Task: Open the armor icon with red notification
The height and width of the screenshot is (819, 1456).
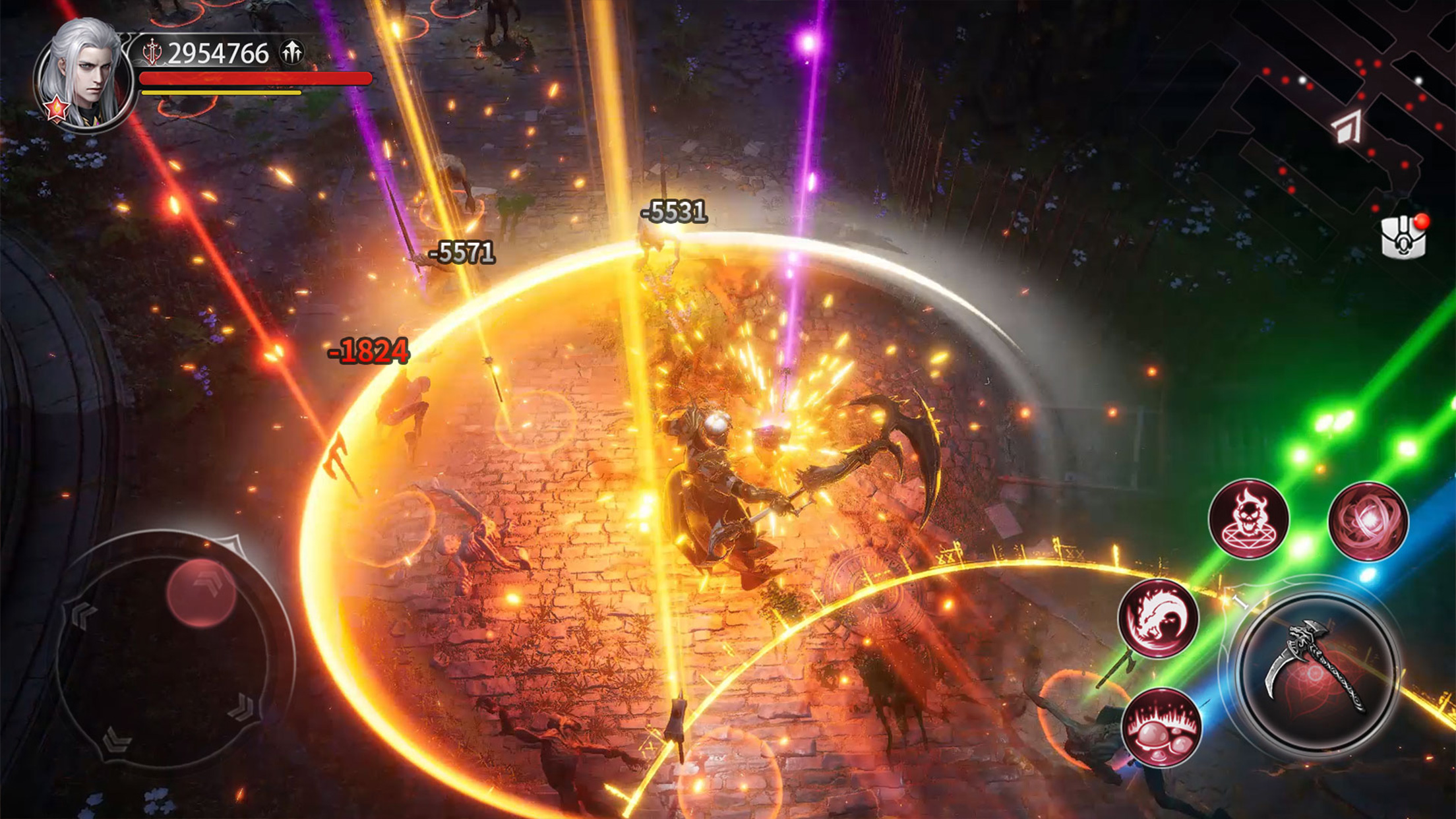Action: [x=1403, y=237]
